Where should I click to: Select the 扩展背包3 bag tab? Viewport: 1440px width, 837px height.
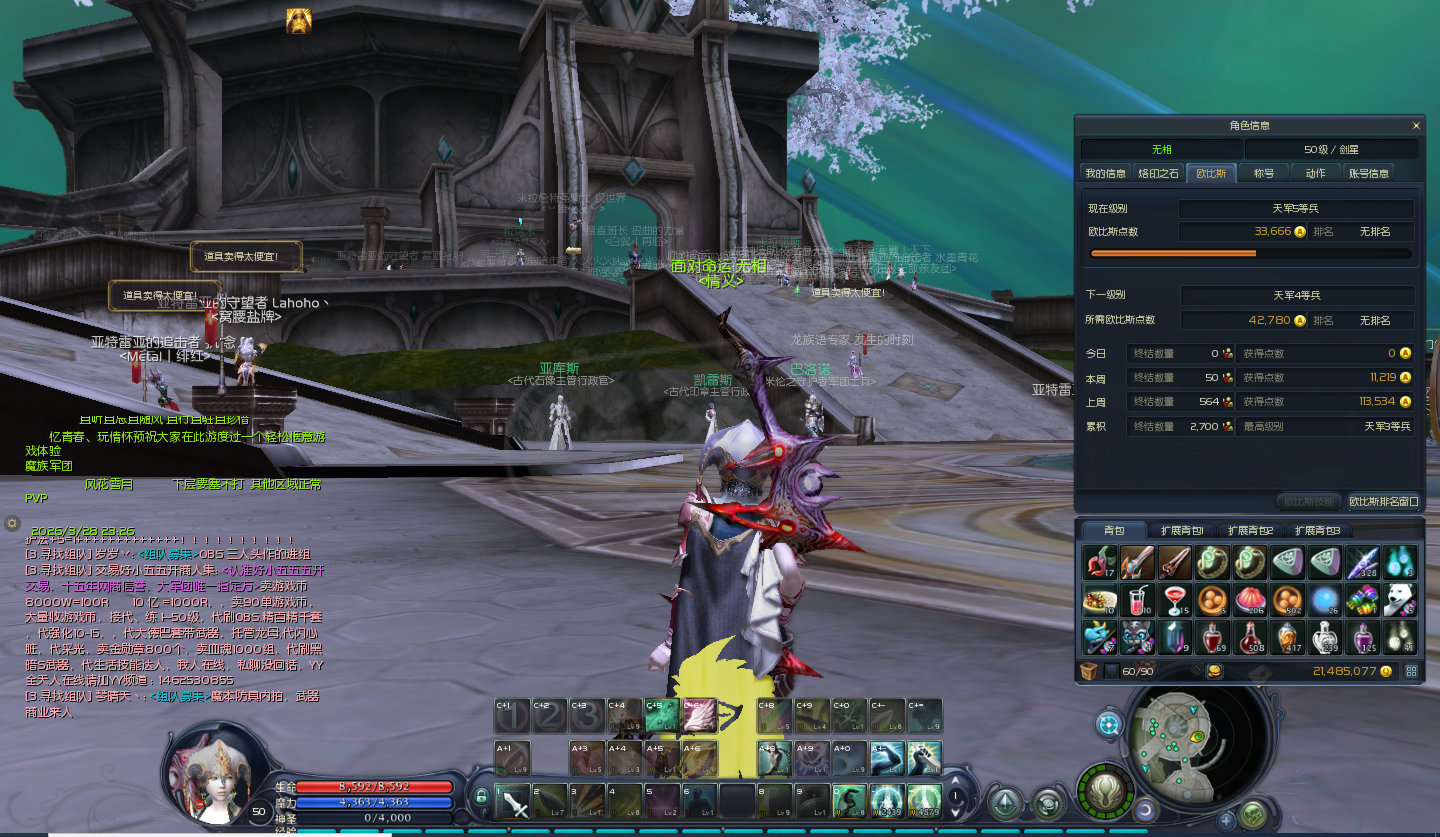pyautogui.click(x=1317, y=531)
